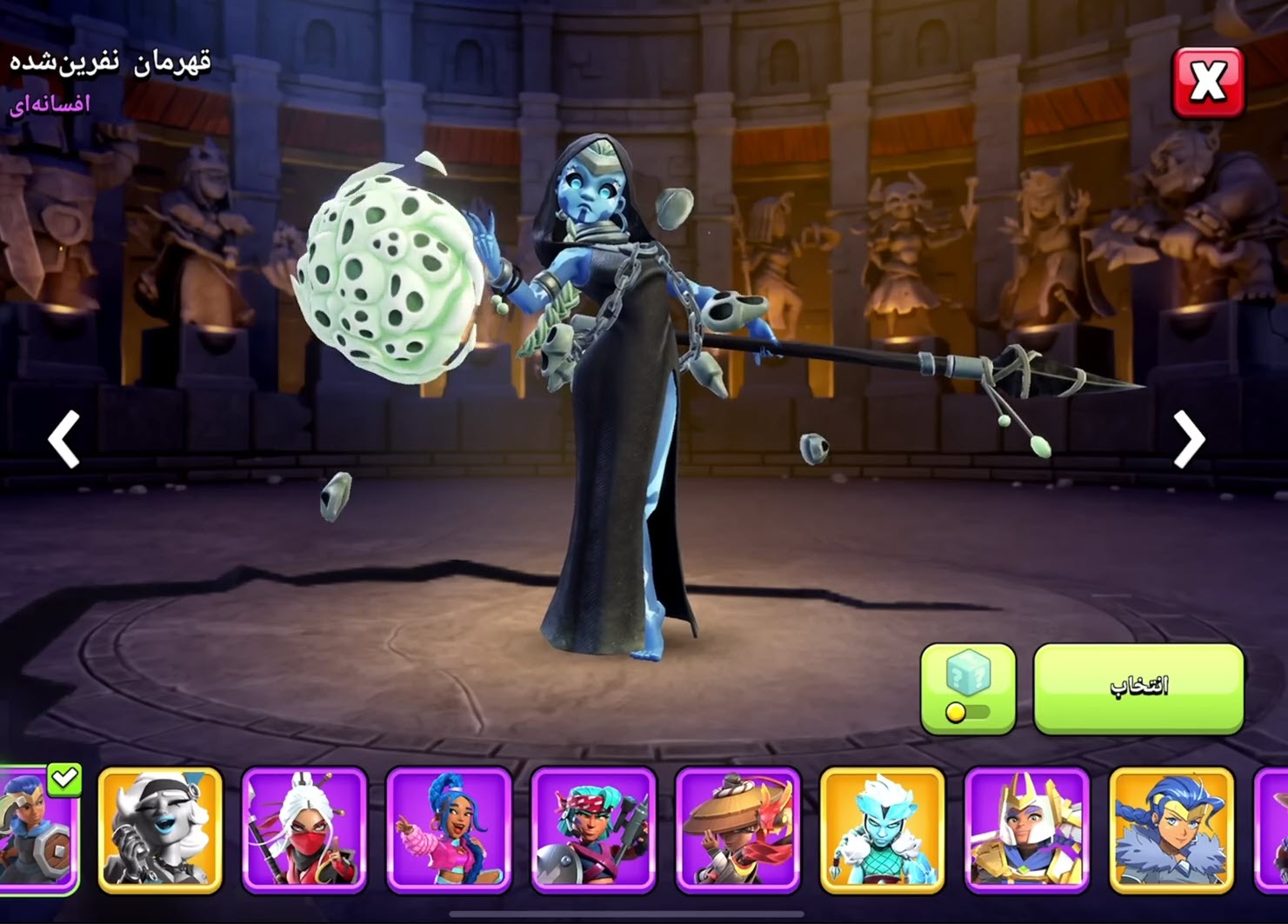
Task: Choose the white-haired laughing skin thumbnail
Action: click(160, 829)
